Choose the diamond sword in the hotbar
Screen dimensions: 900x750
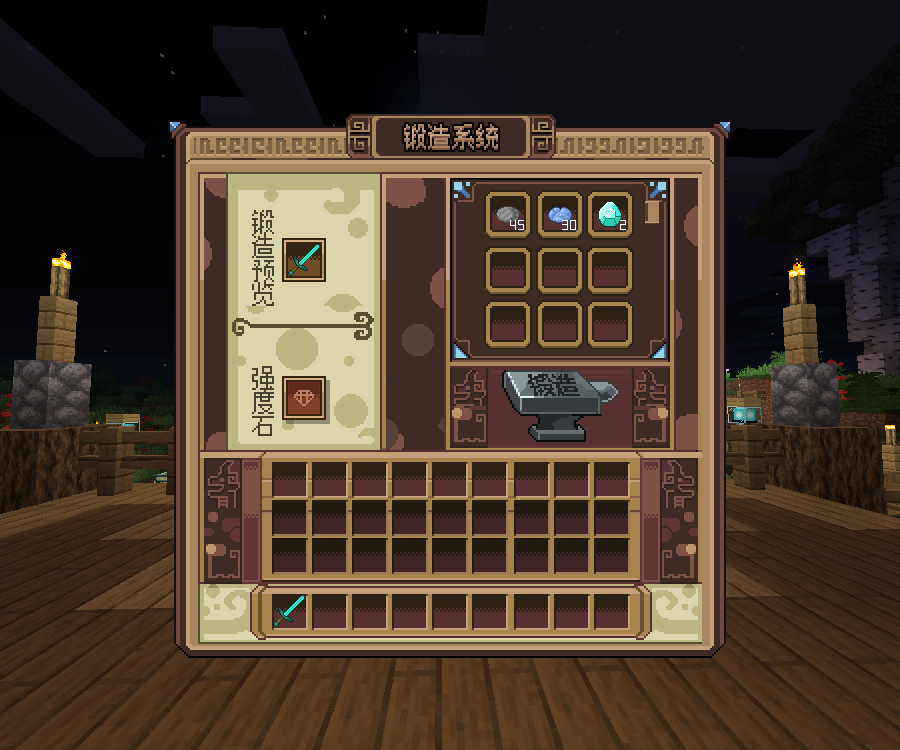290,610
